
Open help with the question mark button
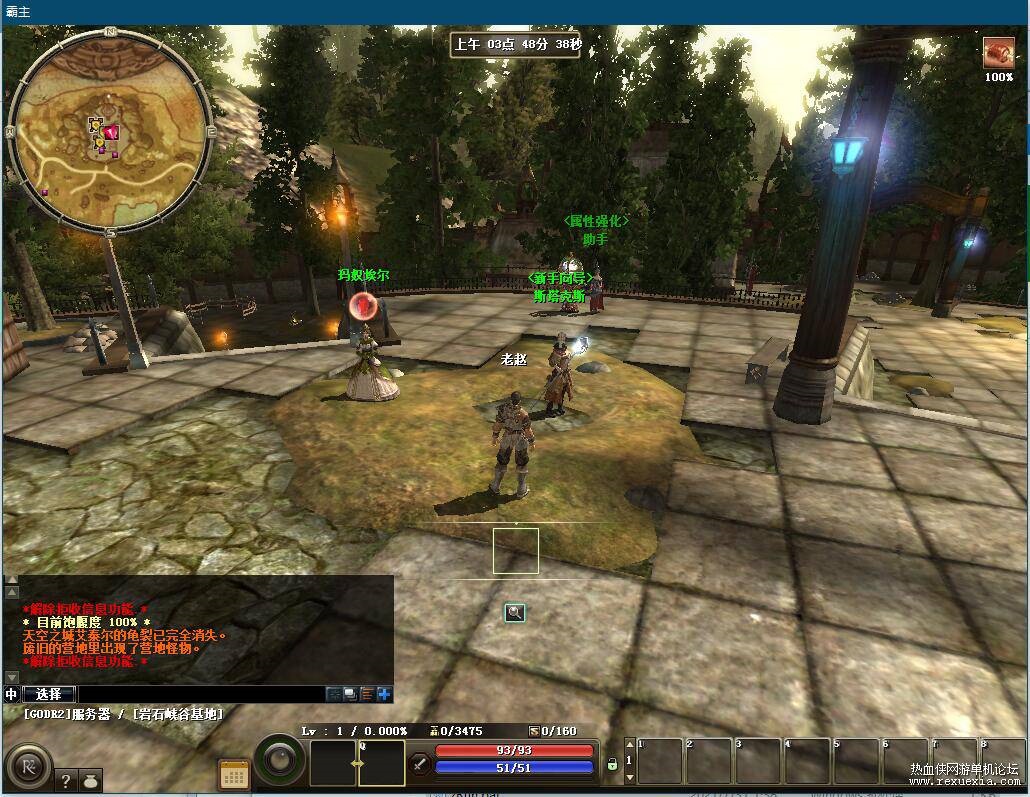pos(66,781)
